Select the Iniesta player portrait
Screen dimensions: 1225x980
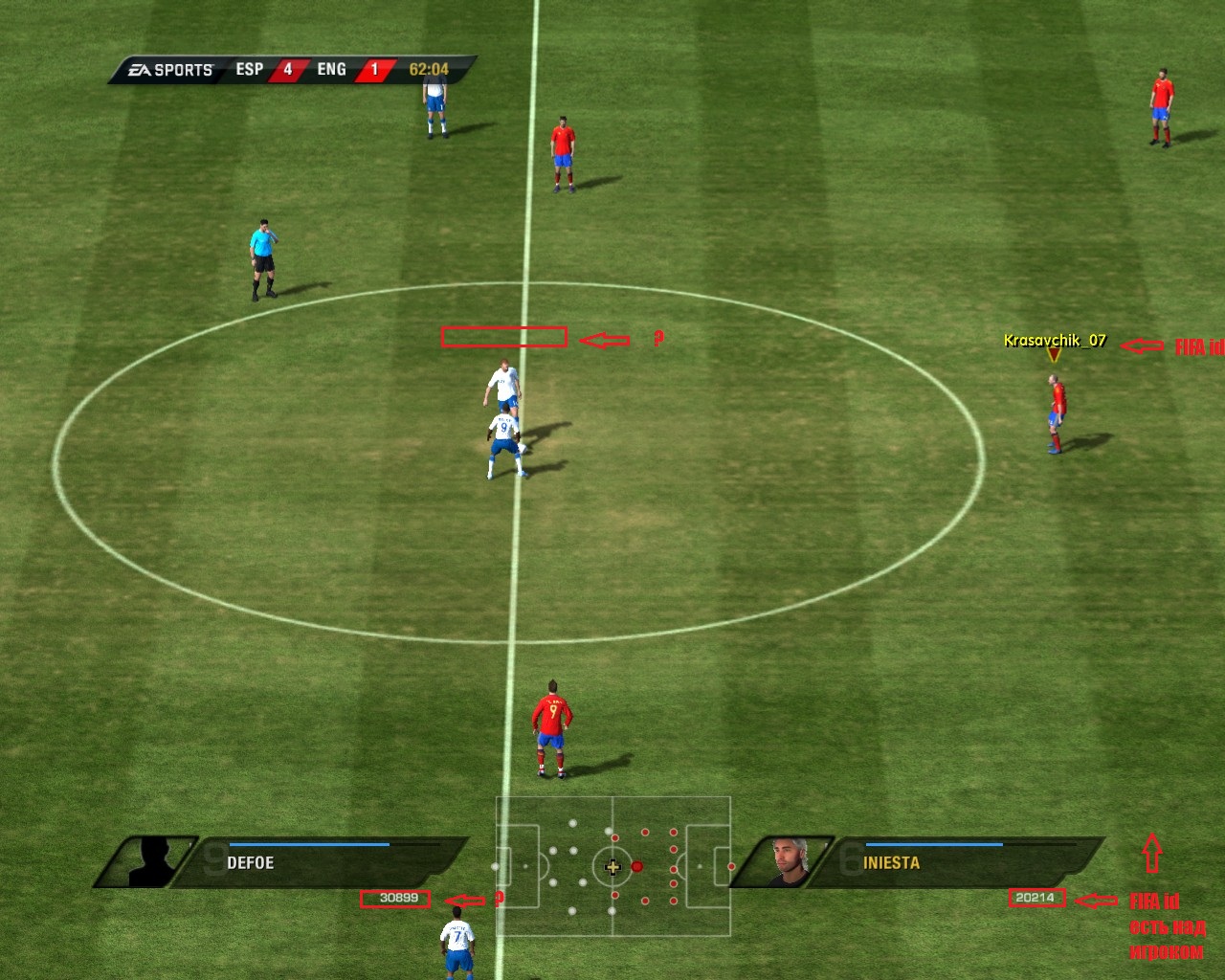click(788, 861)
